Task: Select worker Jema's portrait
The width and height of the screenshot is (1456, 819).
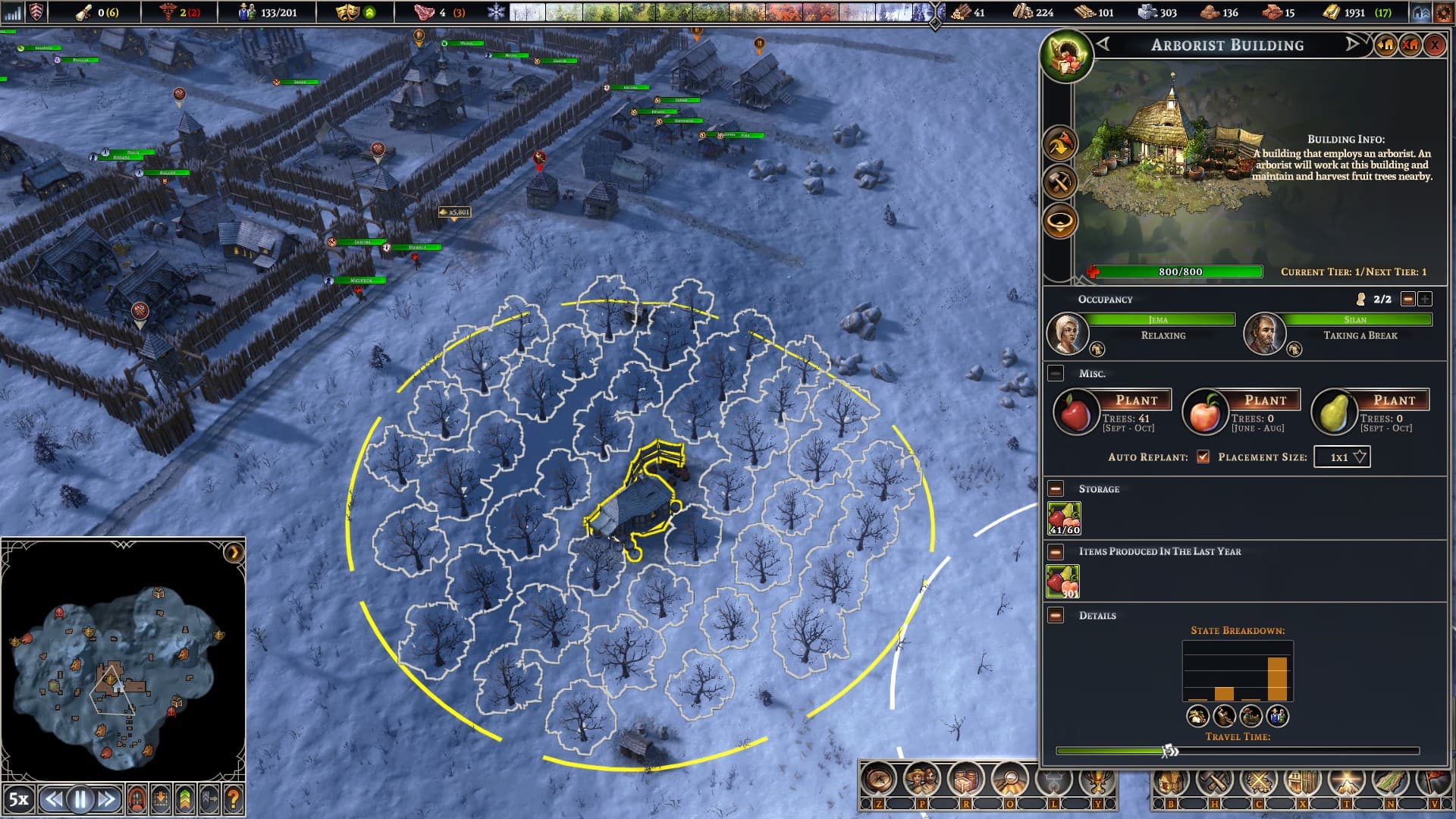Action: point(1067,334)
